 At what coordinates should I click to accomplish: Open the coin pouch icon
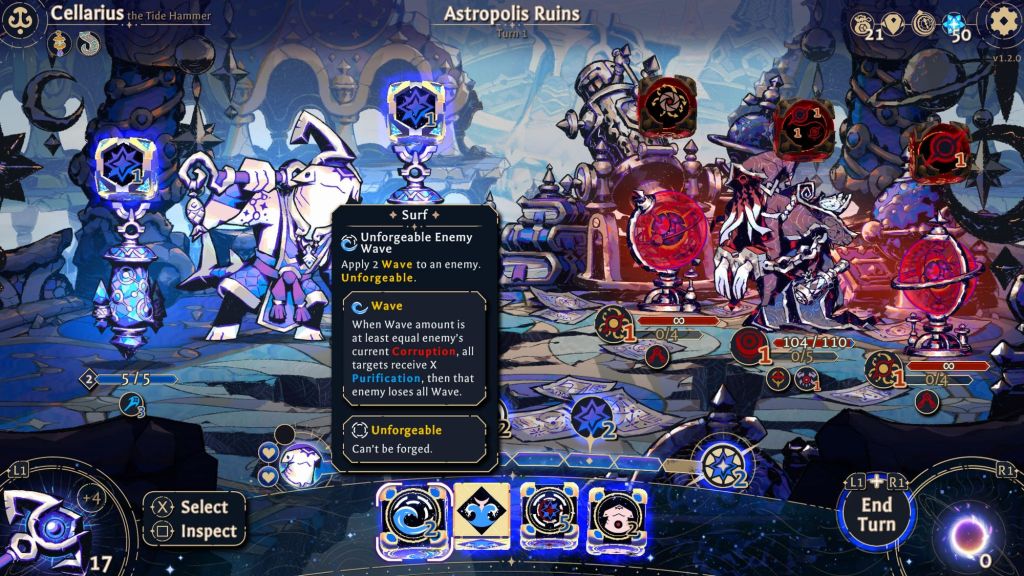[862, 23]
